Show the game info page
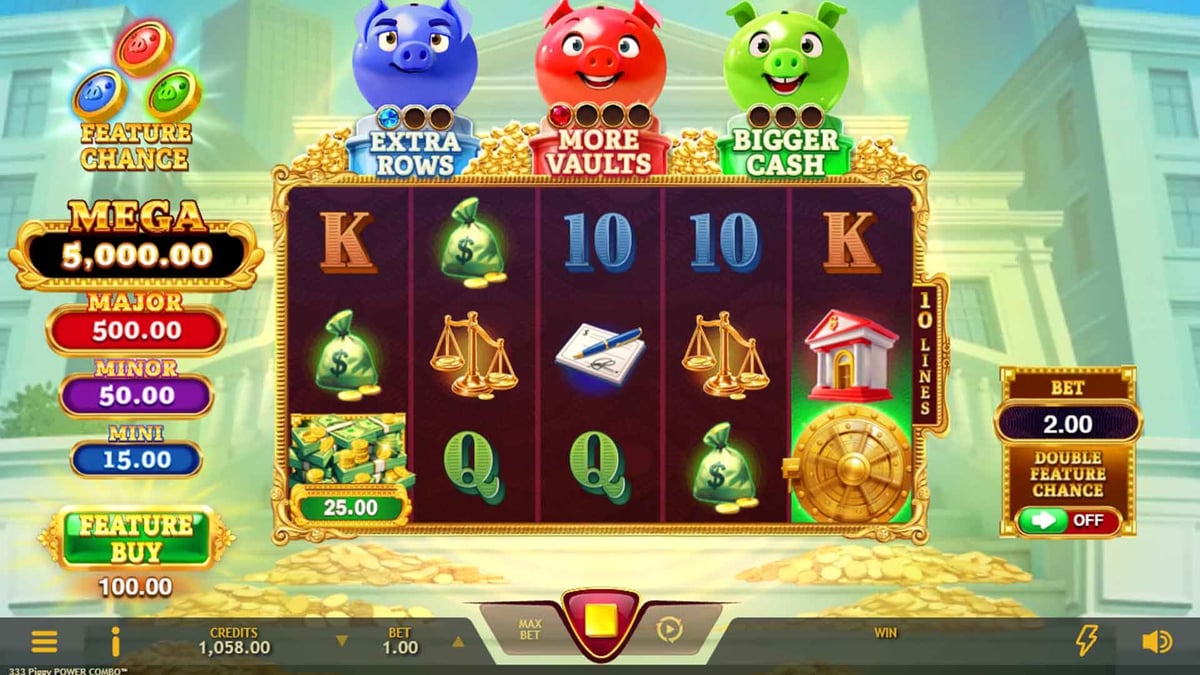 pyautogui.click(x=116, y=641)
